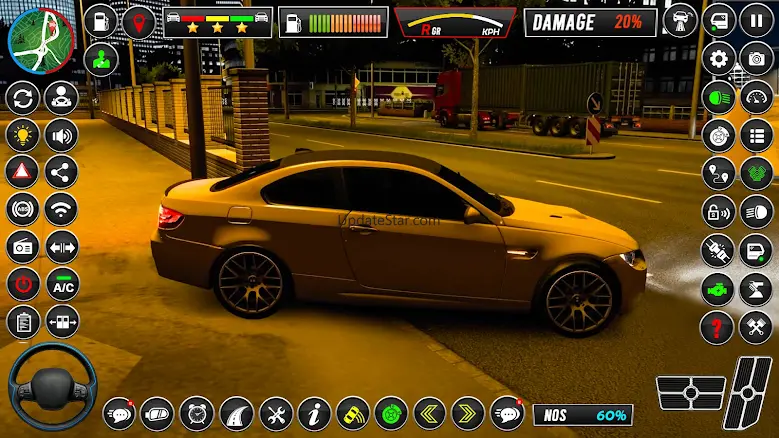
Task: Toggle the light bulb interior light
Action: coord(22,135)
